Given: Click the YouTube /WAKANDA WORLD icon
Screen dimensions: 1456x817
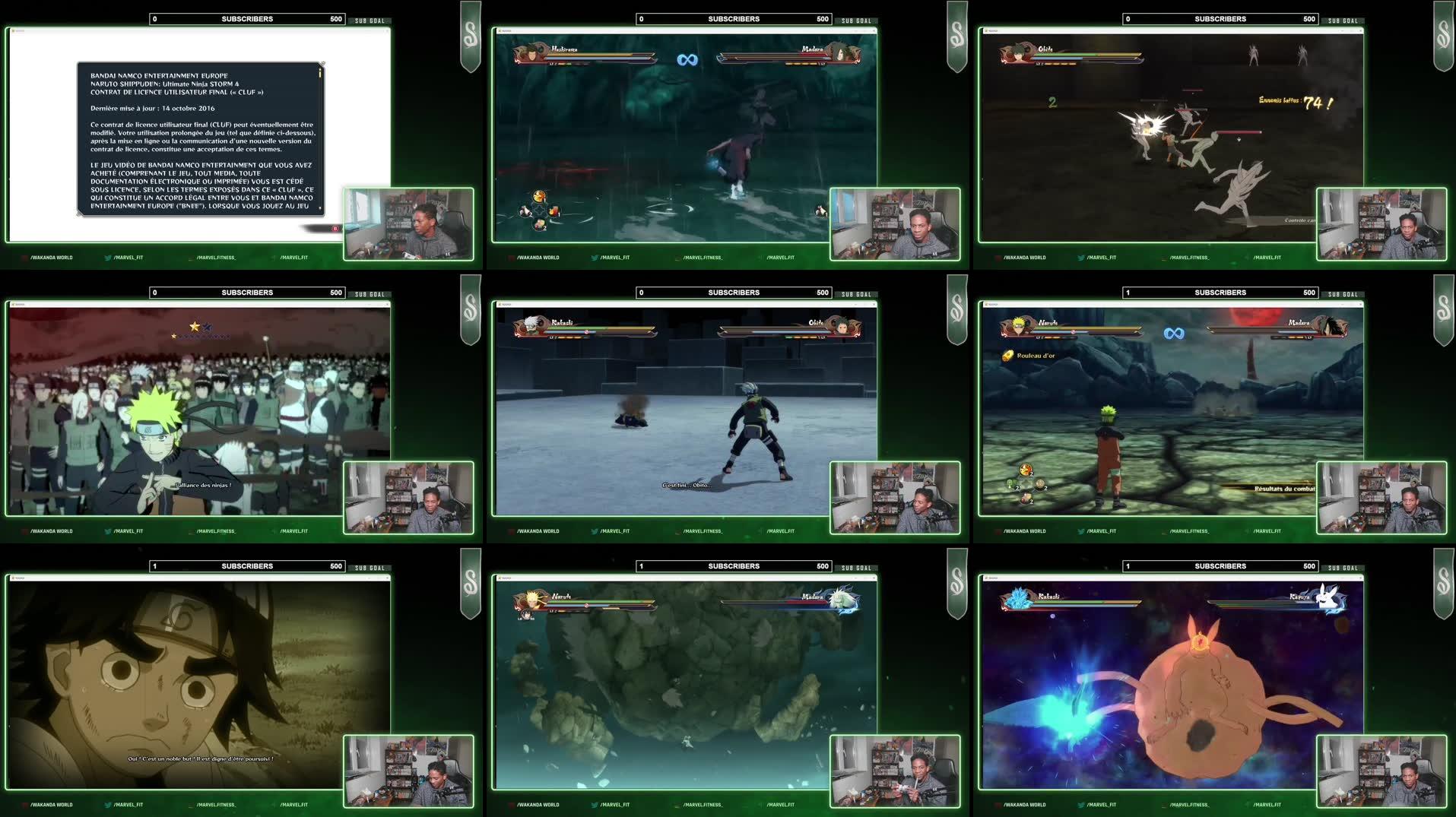Looking at the screenshot, I should (x=24, y=258).
